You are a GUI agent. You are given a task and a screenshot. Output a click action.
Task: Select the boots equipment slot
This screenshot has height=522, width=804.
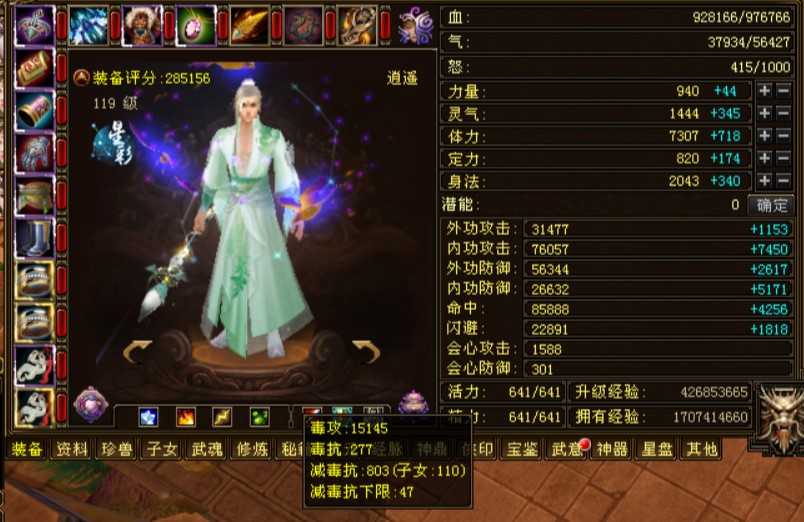pyautogui.click(x=35, y=237)
